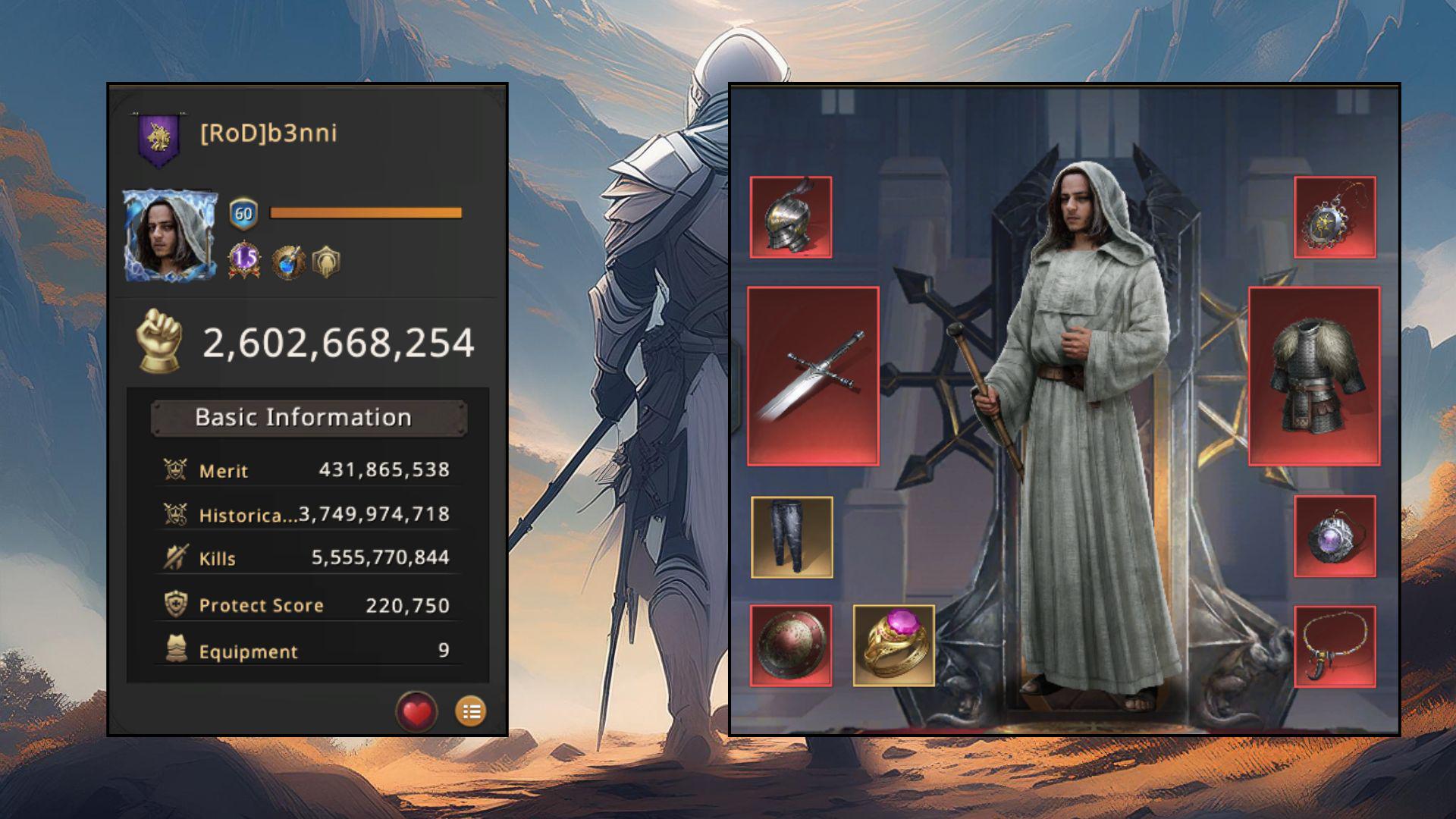This screenshot has width=1456, height=819.
Task: Open the sword weapon slot
Action: point(813,376)
